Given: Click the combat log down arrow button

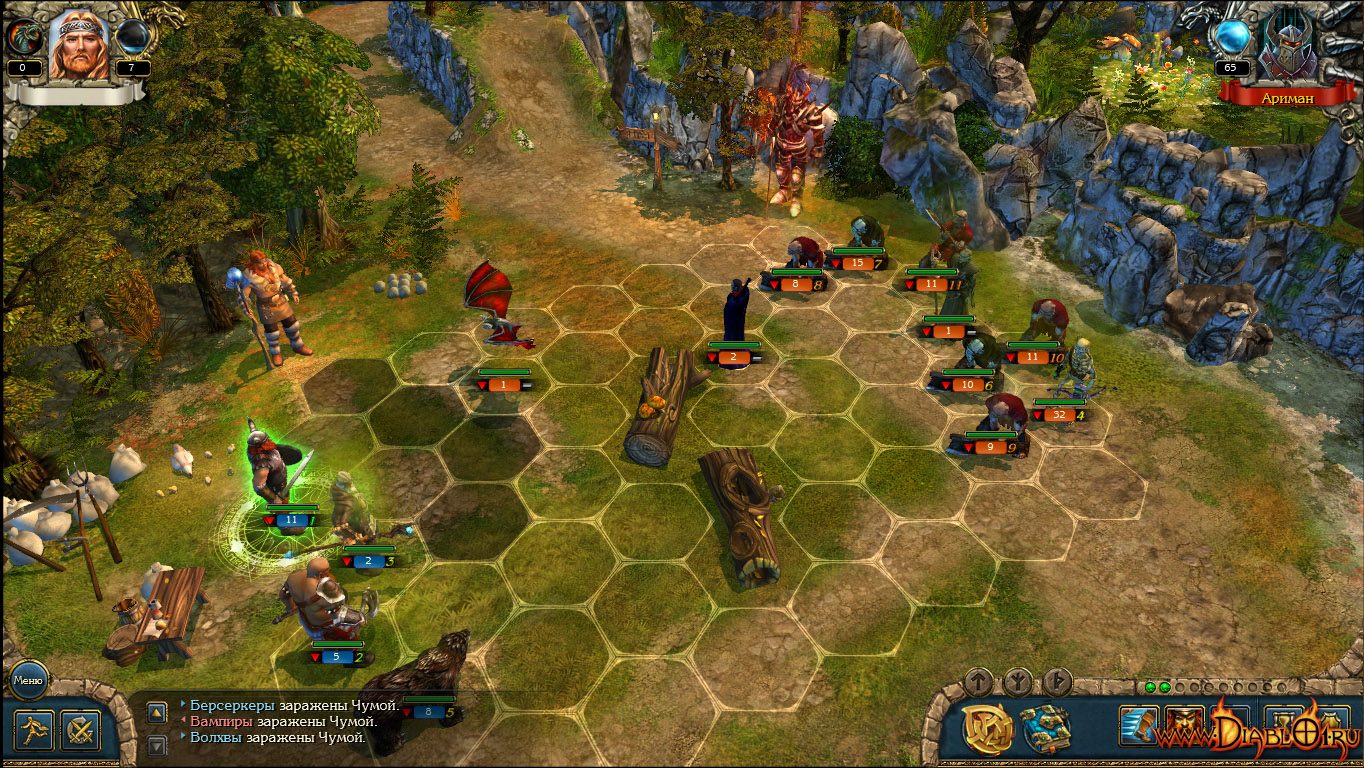Looking at the screenshot, I should pos(157,745).
